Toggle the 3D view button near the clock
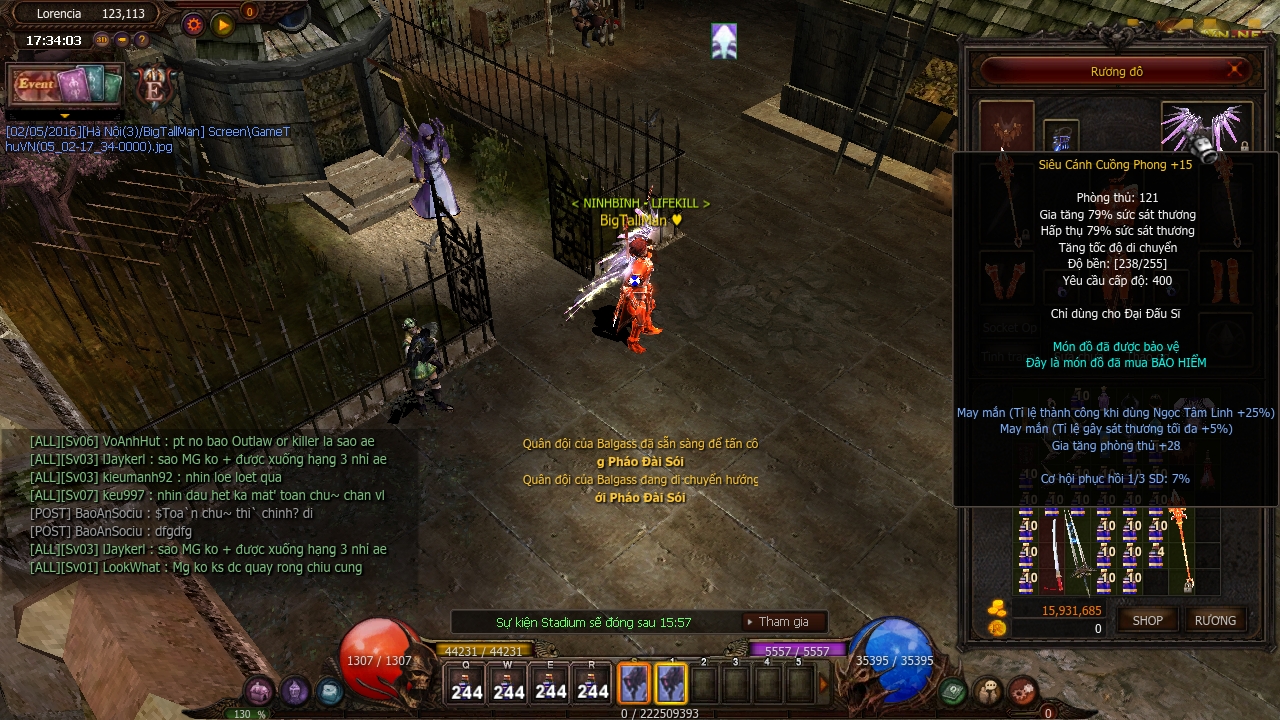This screenshot has height=720, width=1280. [x=102, y=40]
